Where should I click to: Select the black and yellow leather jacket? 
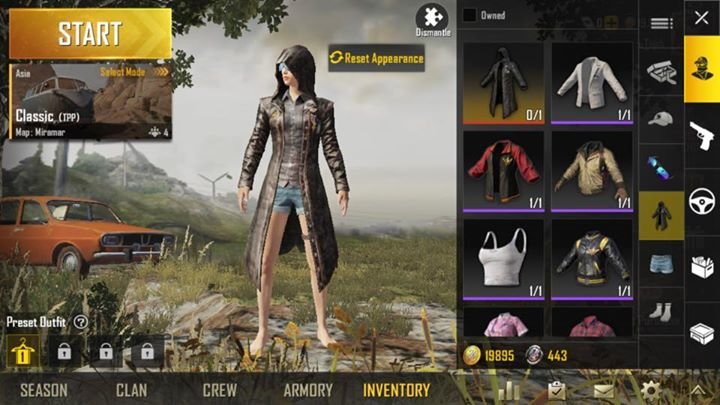[x=591, y=256]
